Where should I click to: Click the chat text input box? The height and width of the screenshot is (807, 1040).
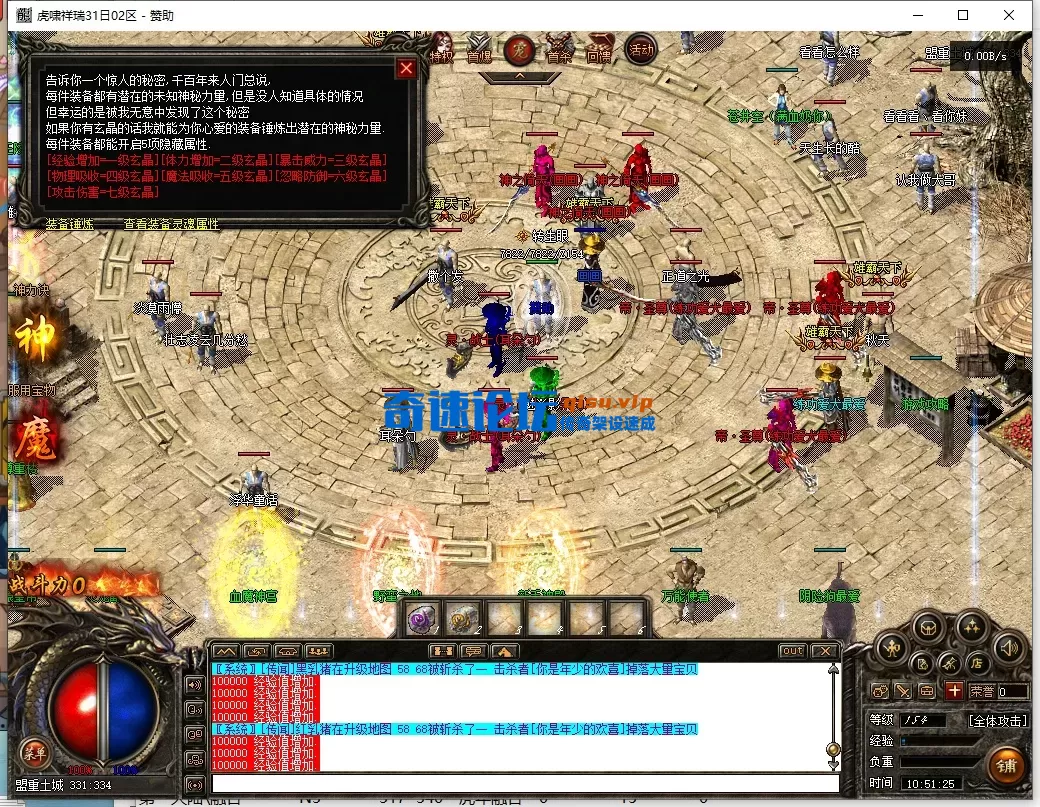[520, 783]
